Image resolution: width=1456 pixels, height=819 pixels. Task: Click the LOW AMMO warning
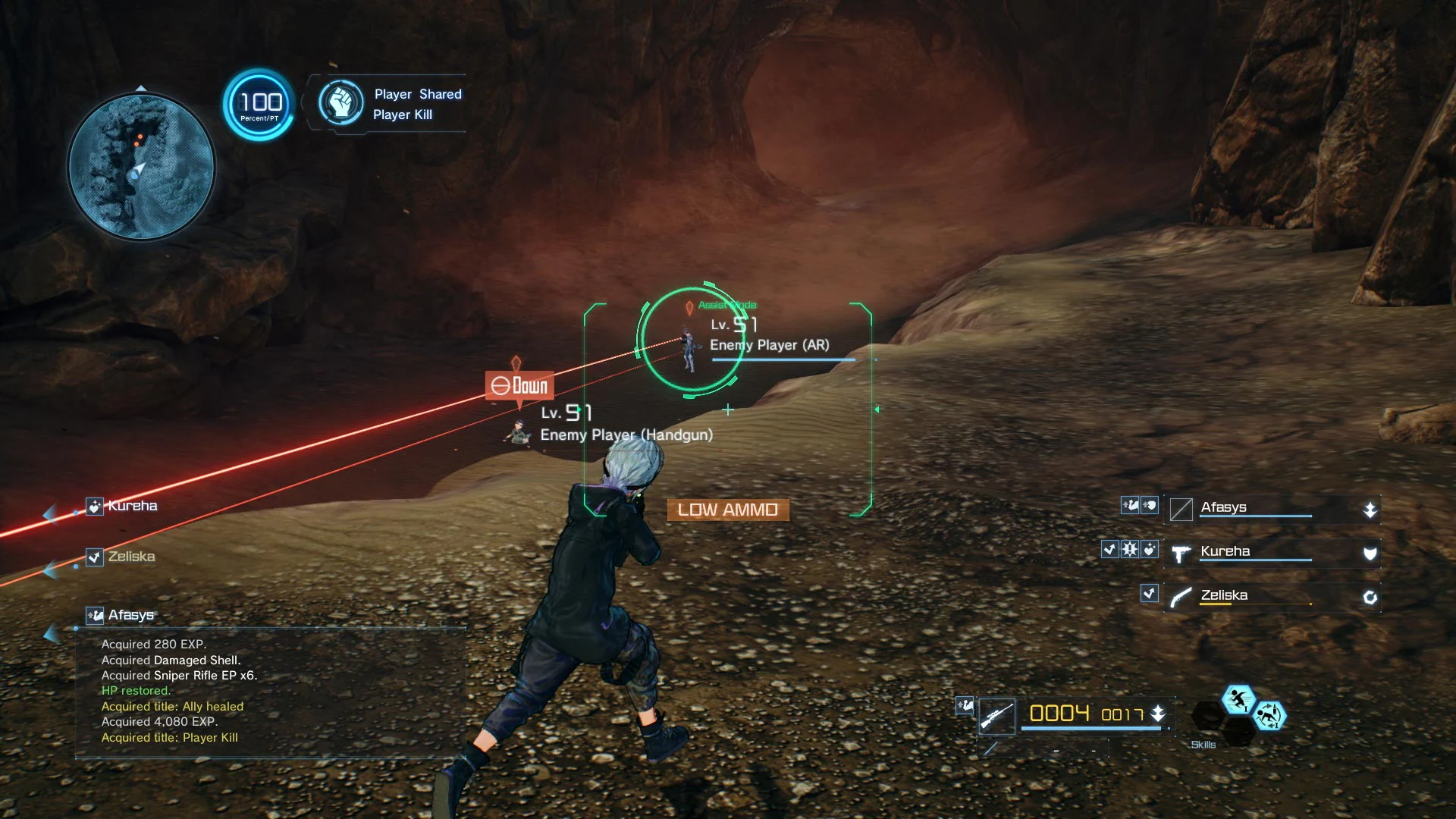point(726,509)
